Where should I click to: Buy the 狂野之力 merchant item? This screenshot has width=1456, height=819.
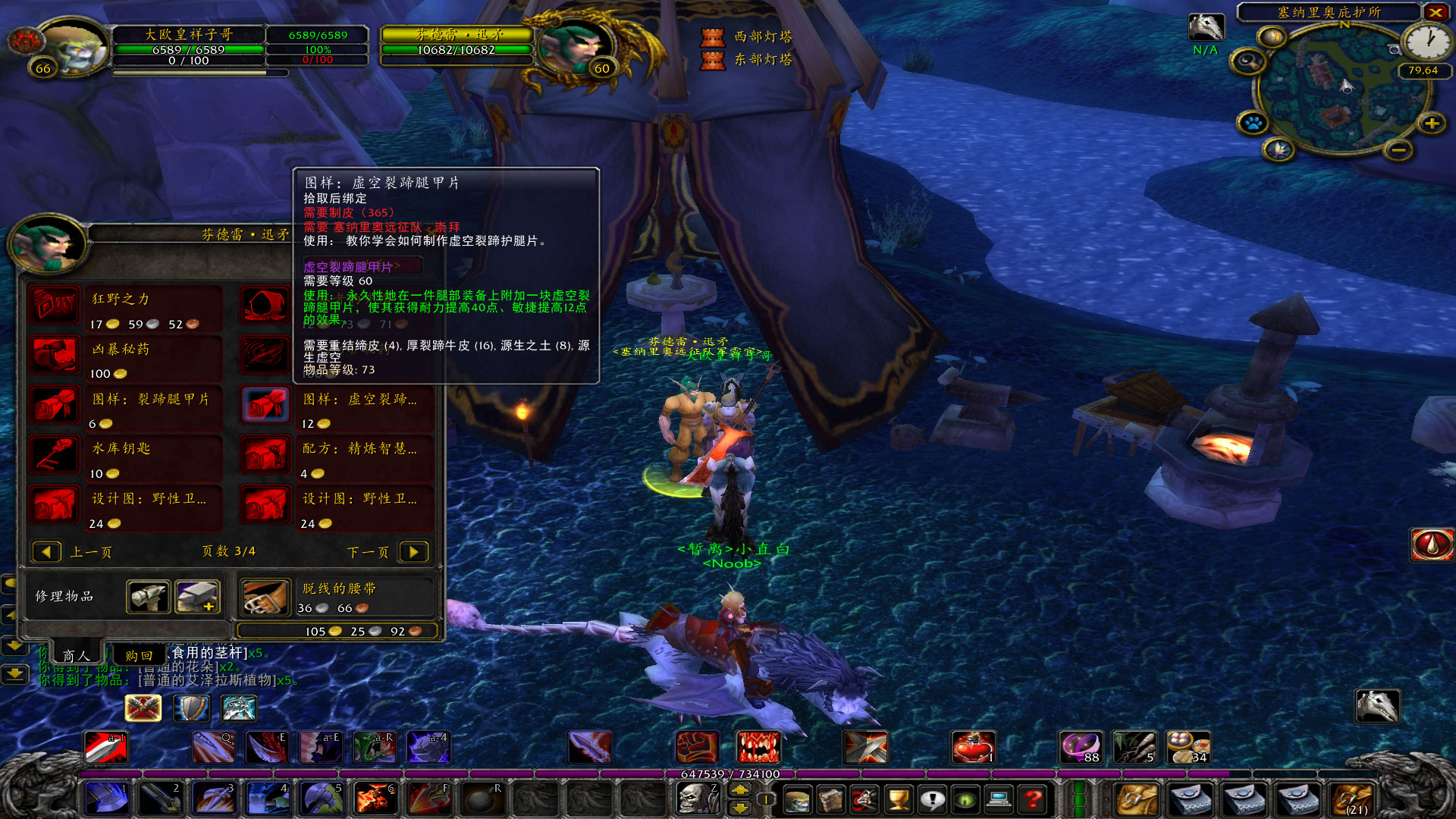point(55,306)
